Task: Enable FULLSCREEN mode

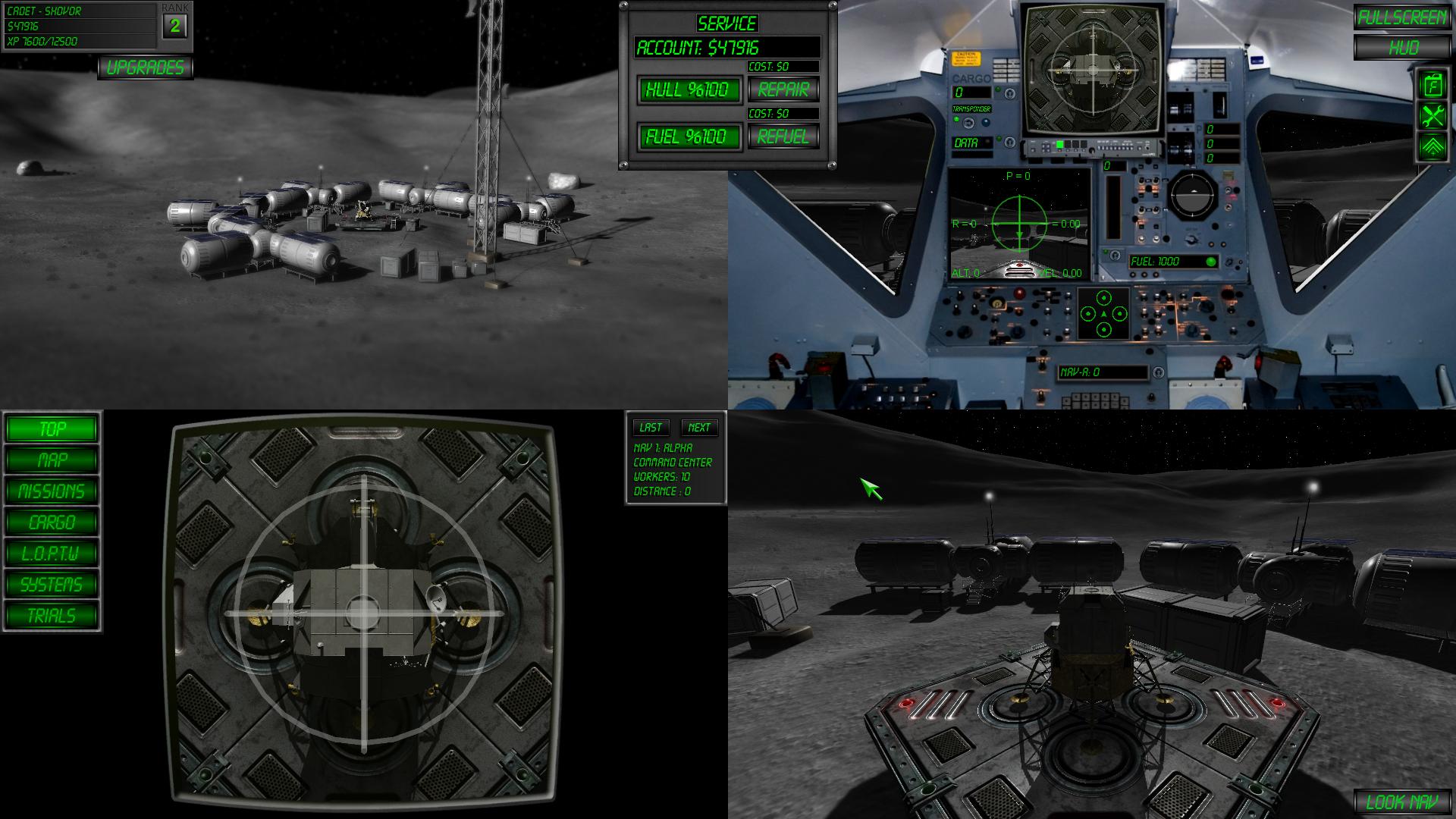Action: (1403, 15)
